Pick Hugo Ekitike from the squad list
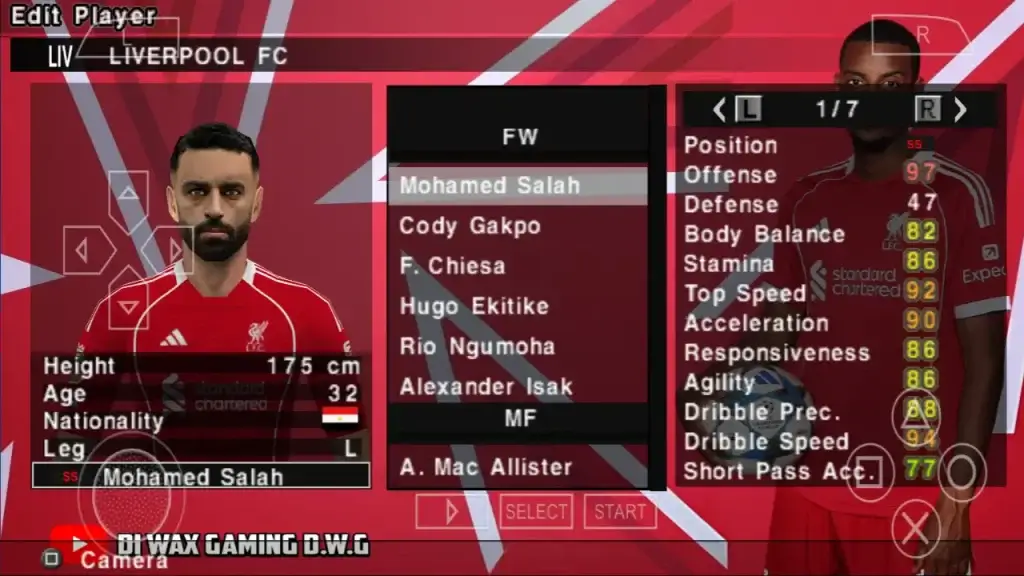Image resolution: width=1024 pixels, height=576 pixels. tap(518, 306)
